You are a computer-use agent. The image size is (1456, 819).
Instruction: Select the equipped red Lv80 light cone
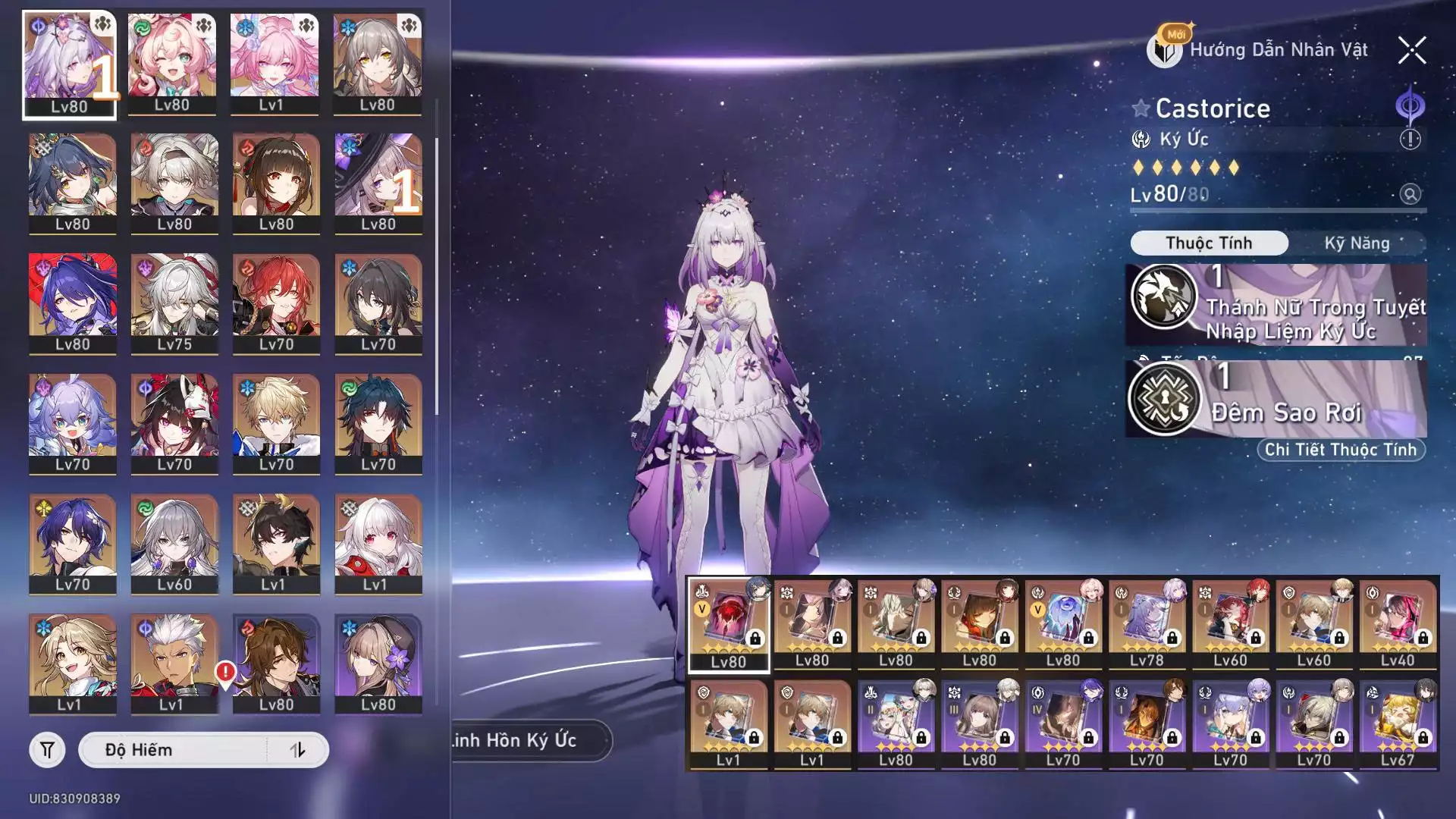728,624
